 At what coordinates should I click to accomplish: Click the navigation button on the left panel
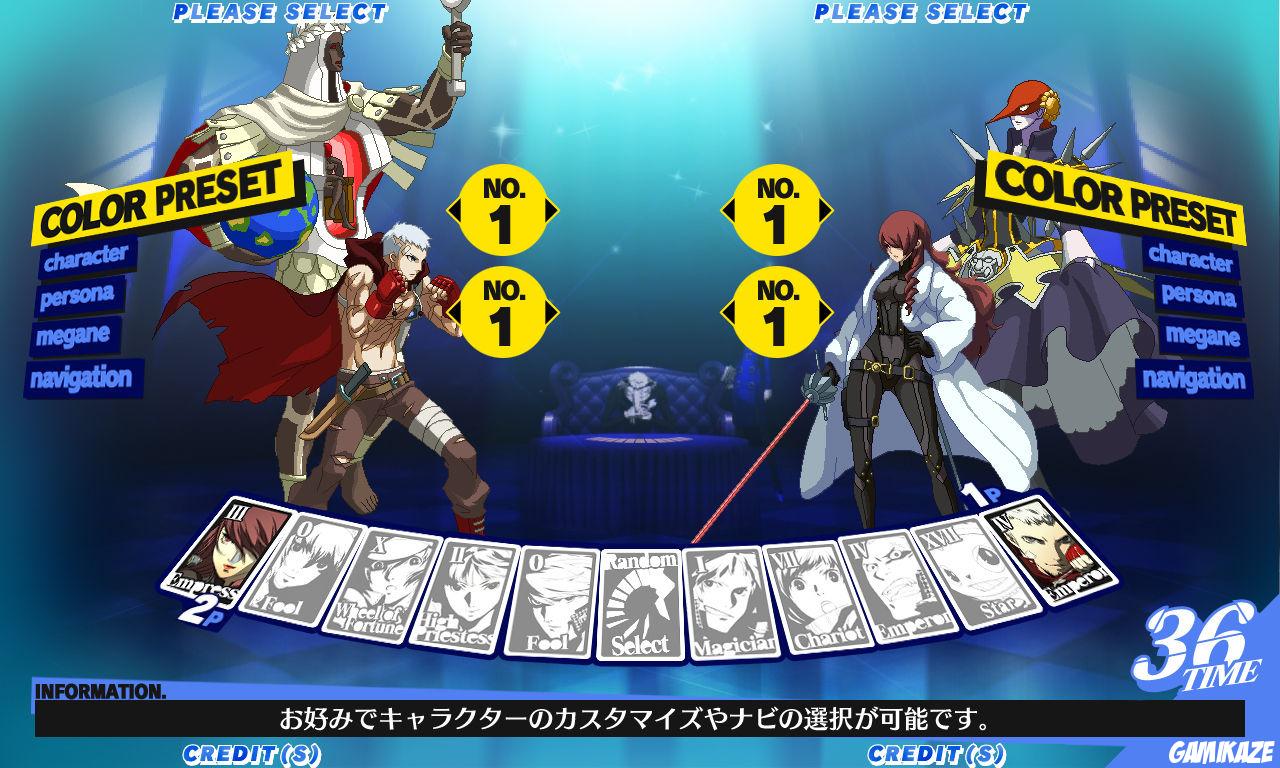[85, 375]
